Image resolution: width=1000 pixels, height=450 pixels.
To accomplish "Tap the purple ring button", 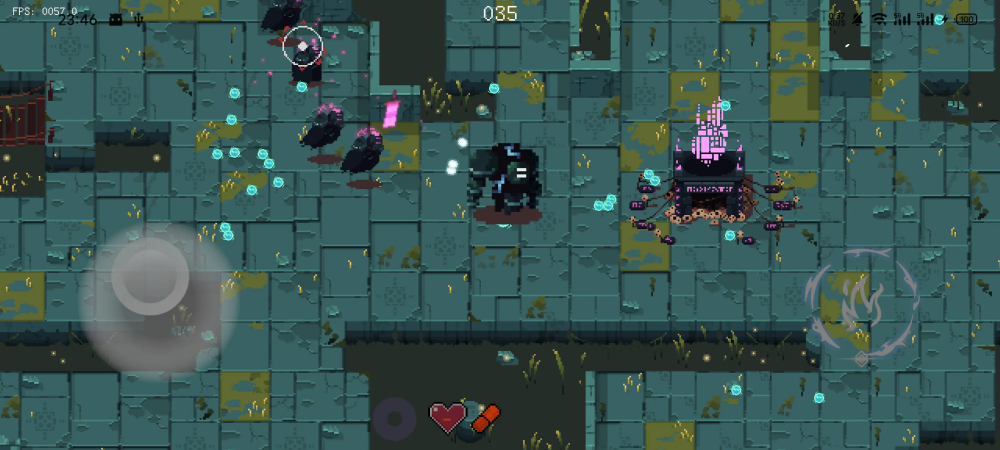I will tap(394, 418).
